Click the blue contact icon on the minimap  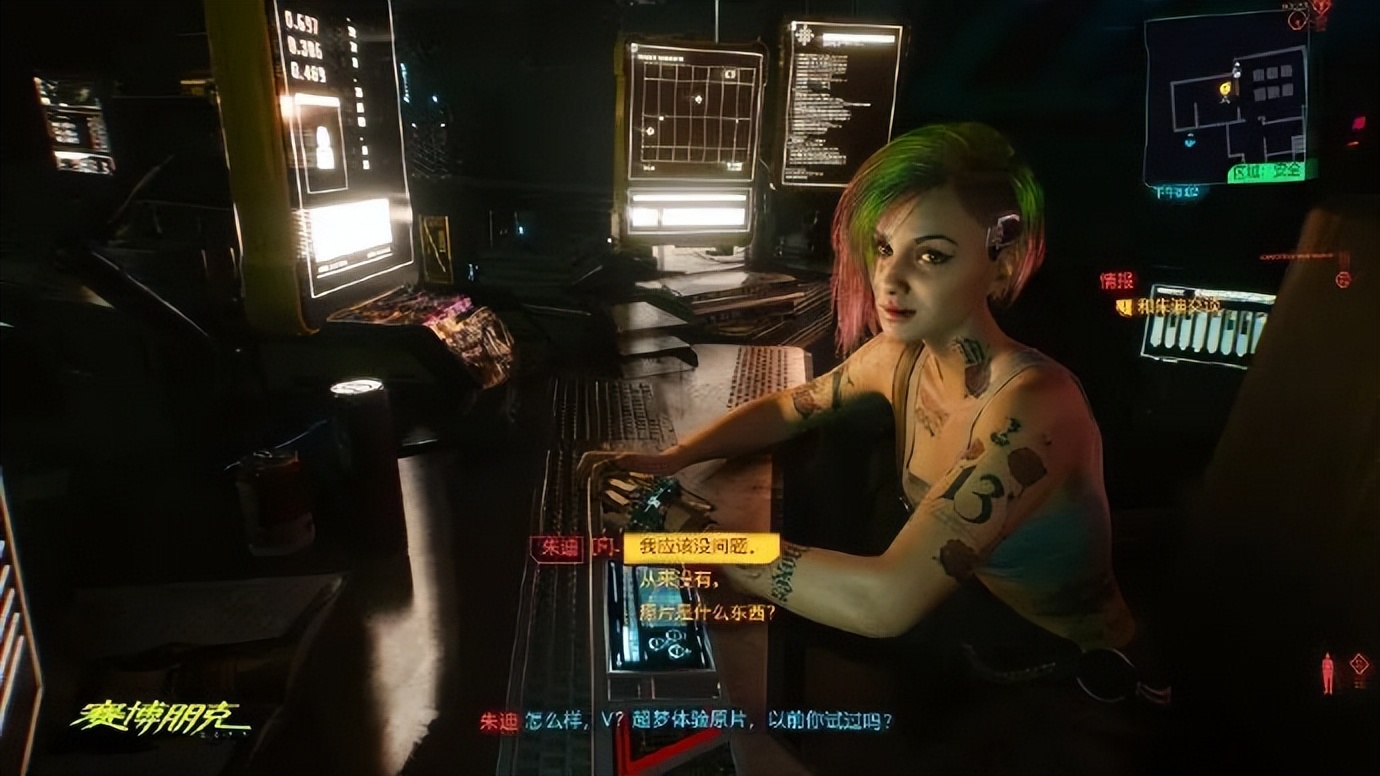tap(1189, 142)
